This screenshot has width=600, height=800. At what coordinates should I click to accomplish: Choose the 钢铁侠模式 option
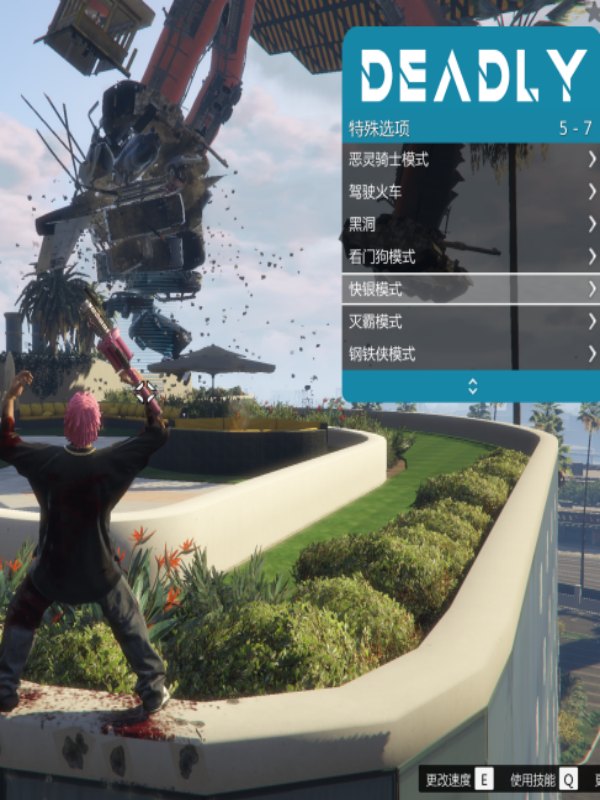[470, 354]
